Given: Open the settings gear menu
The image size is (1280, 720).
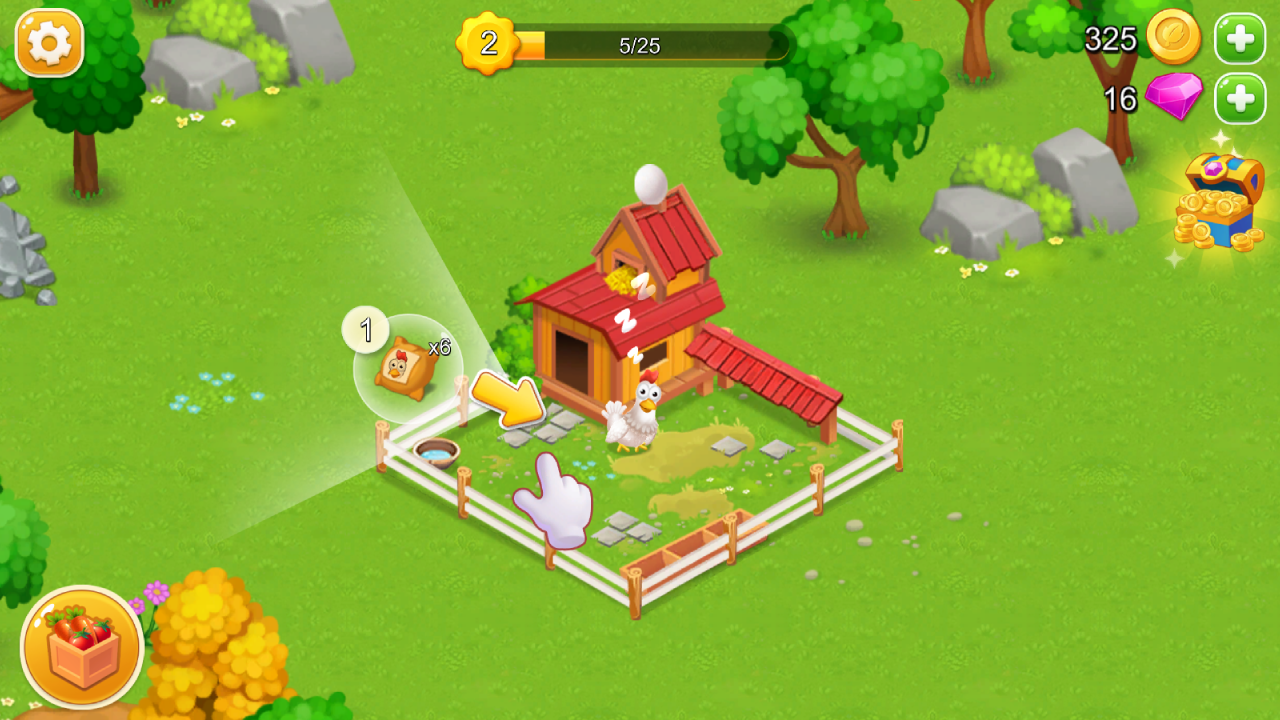Looking at the screenshot, I should 49,44.
